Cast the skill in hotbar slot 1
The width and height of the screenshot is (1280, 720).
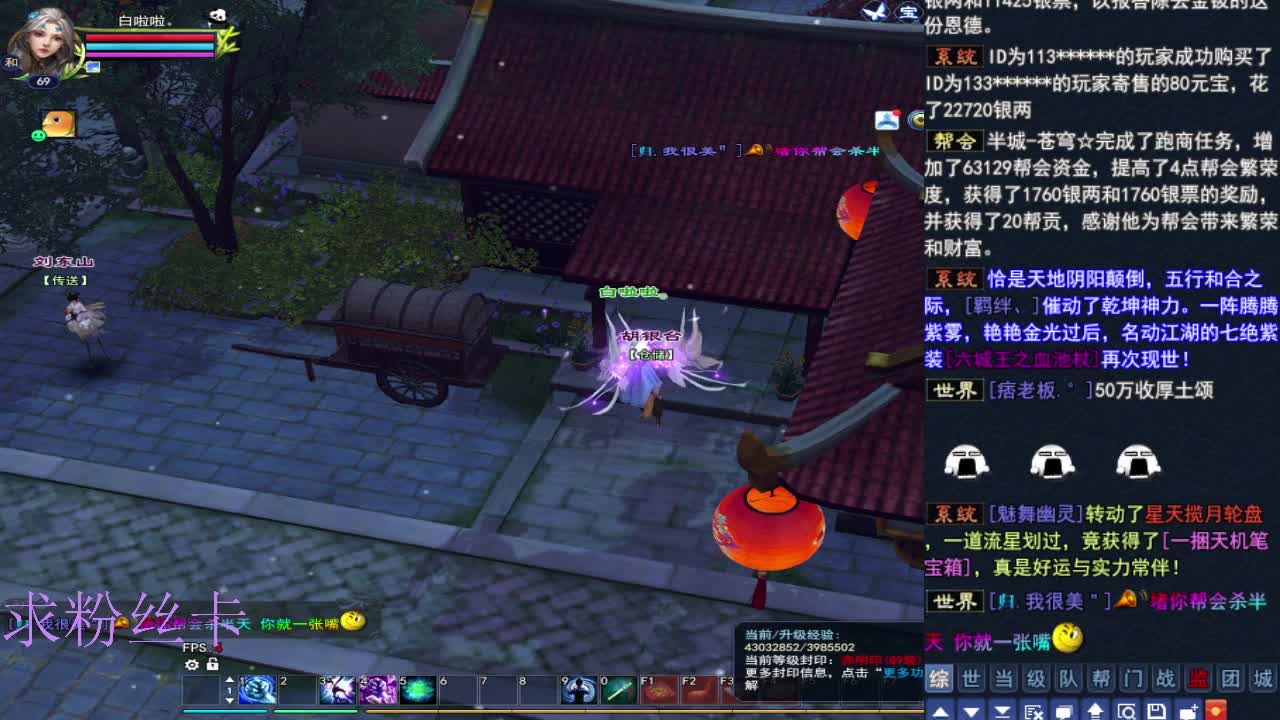pyautogui.click(x=256, y=691)
